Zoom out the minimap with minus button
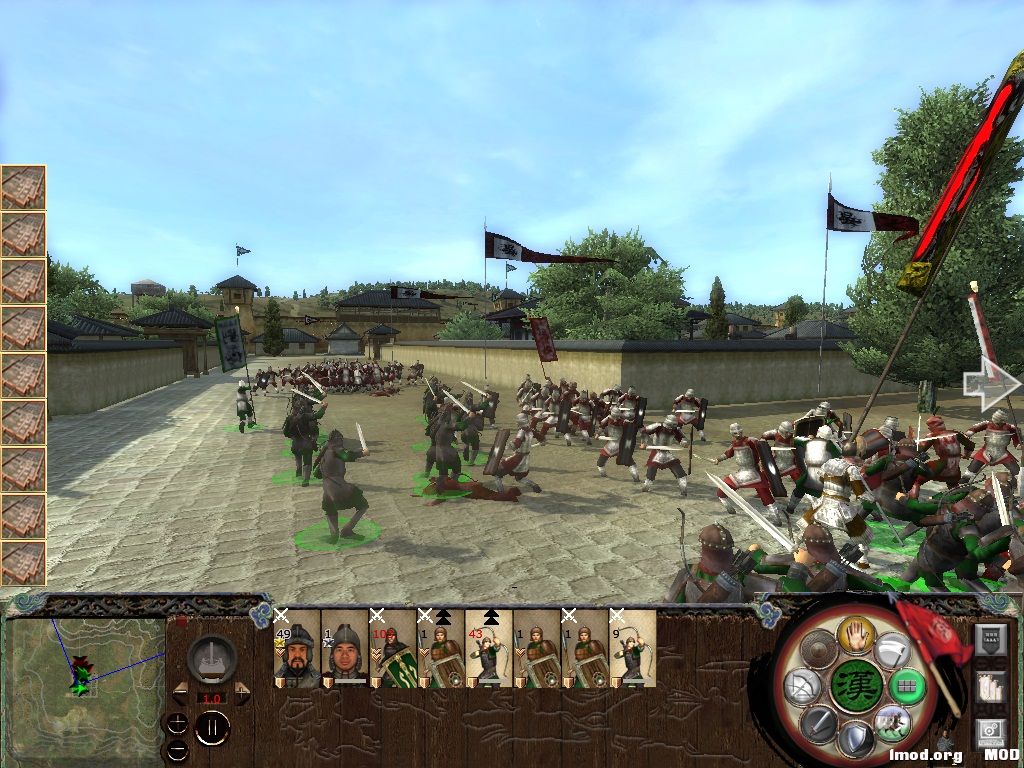 pyautogui.click(x=177, y=748)
